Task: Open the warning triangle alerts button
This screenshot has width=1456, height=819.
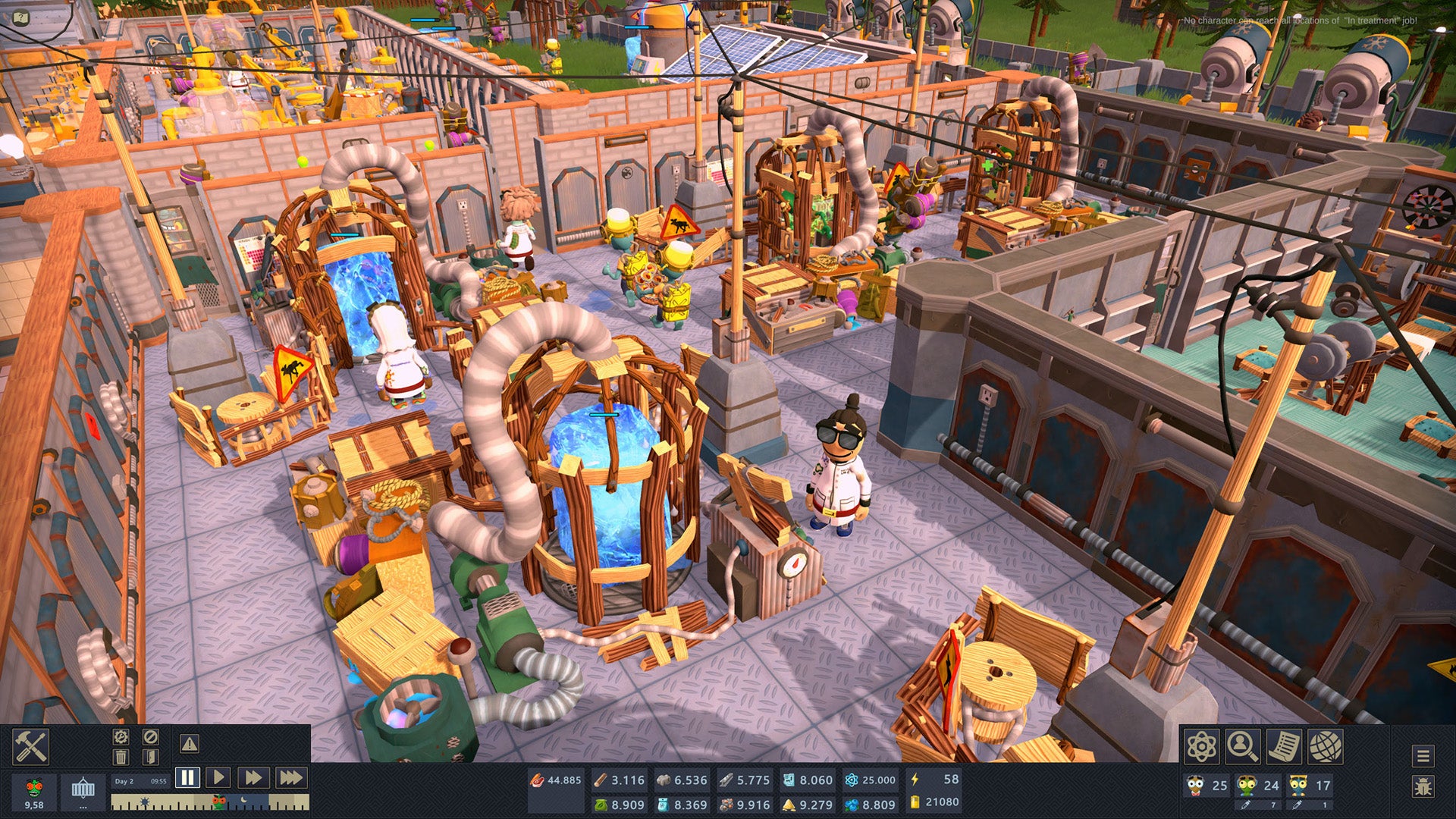Action: pos(190,744)
